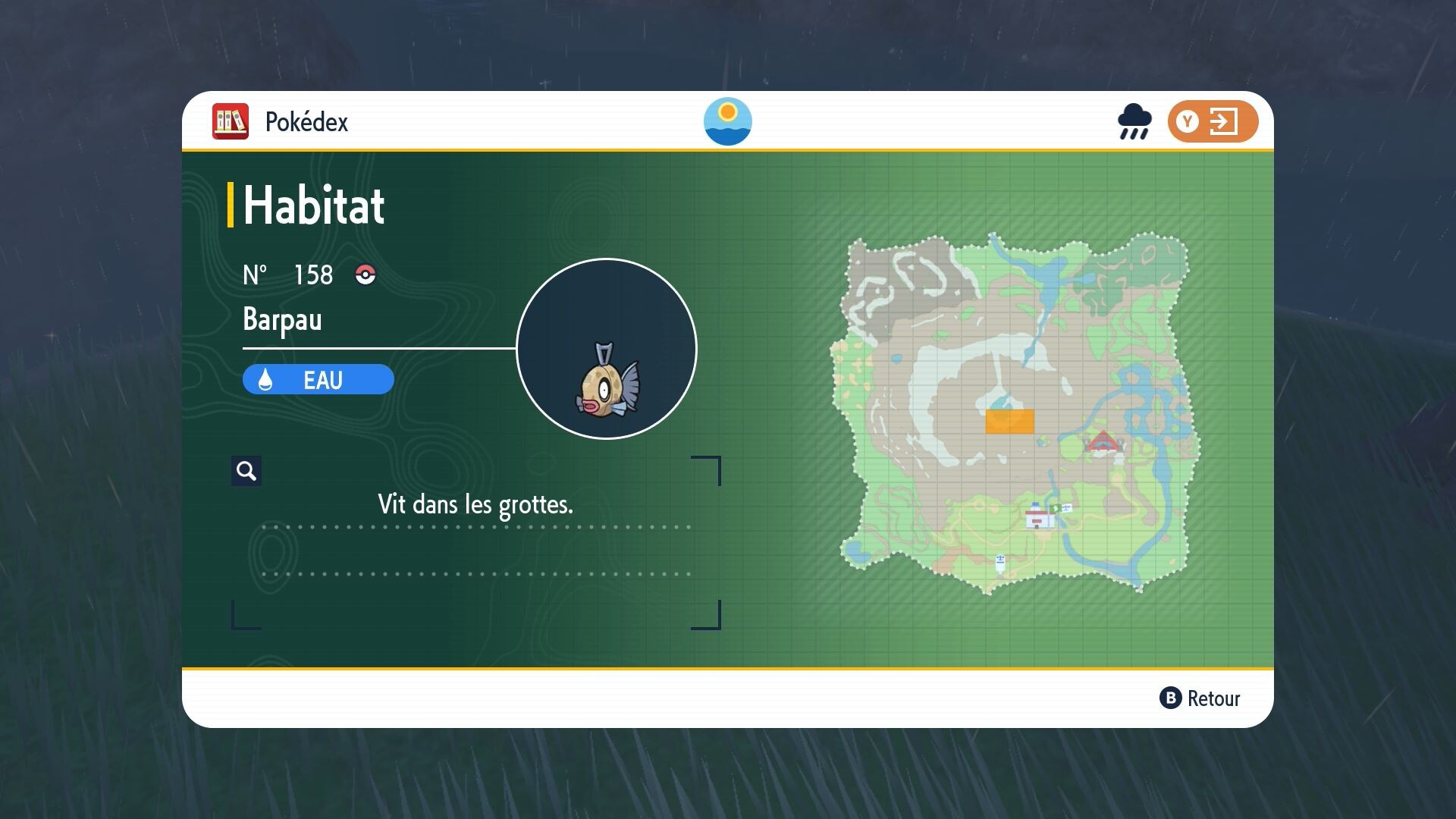The height and width of the screenshot is (819, 1456).
Task: Click the Poké Ball icon beside number 158
Action: pyautogui.click(x=363, y=275)
